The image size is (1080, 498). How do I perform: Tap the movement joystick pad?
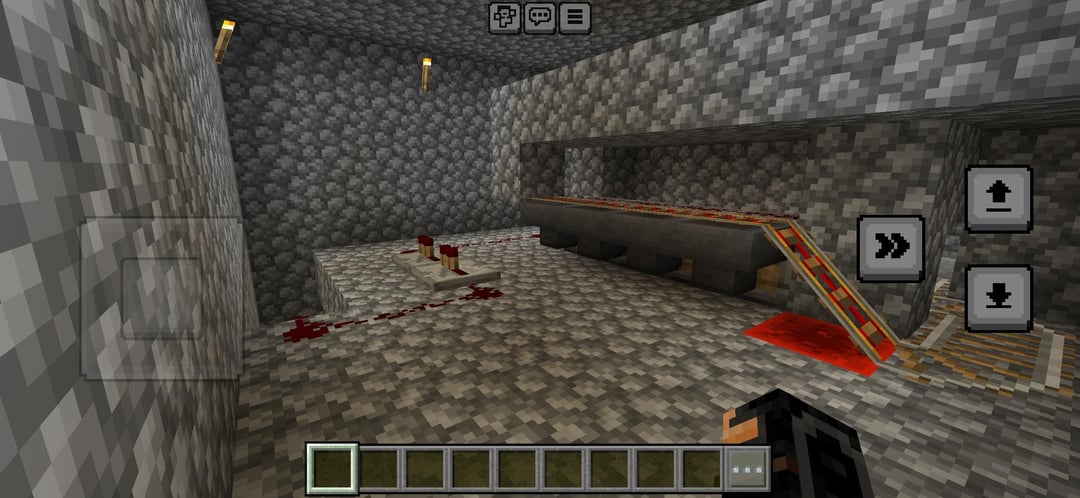tap(162, 297)
